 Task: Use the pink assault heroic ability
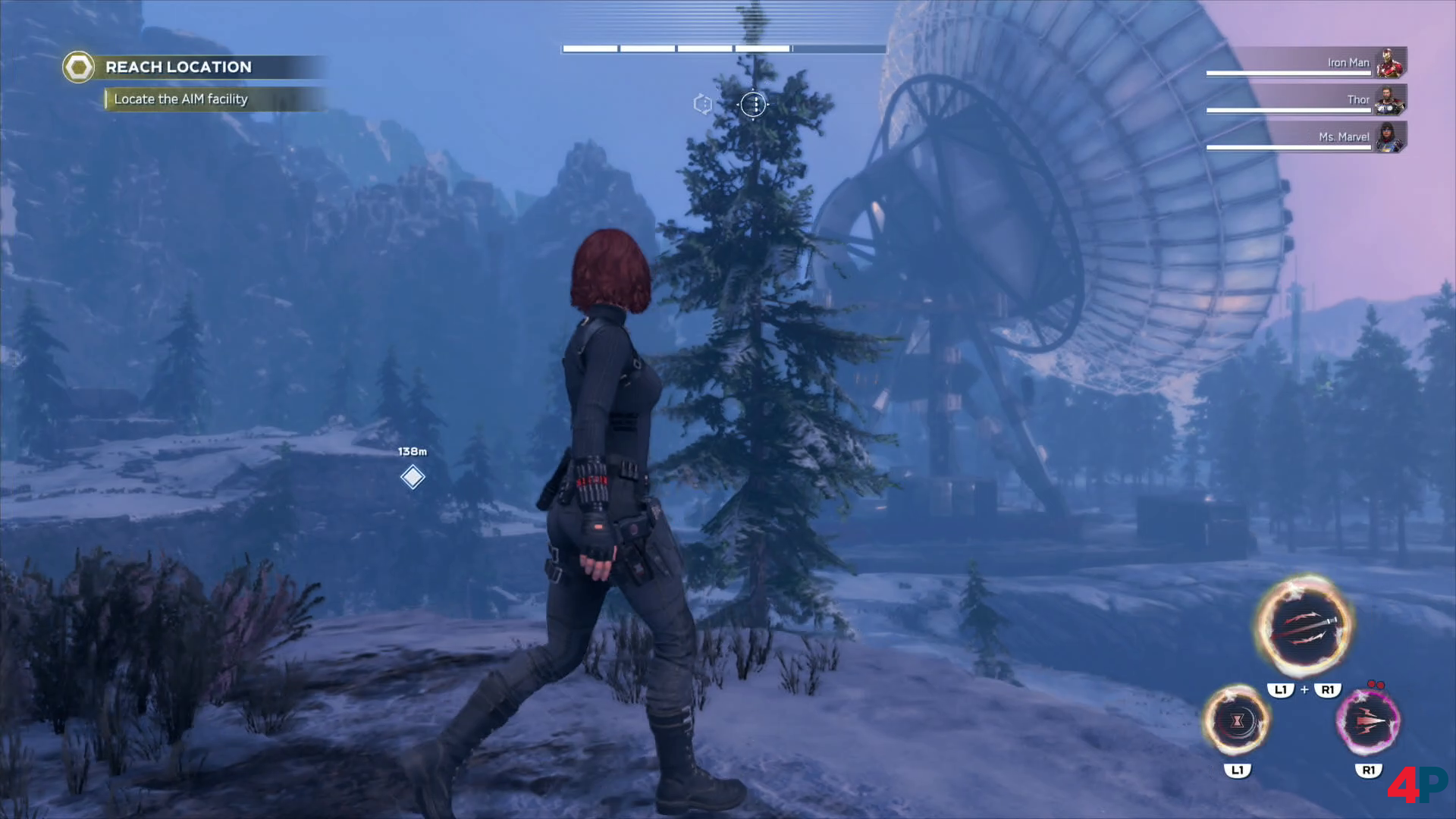click(x=1368, y=720)
